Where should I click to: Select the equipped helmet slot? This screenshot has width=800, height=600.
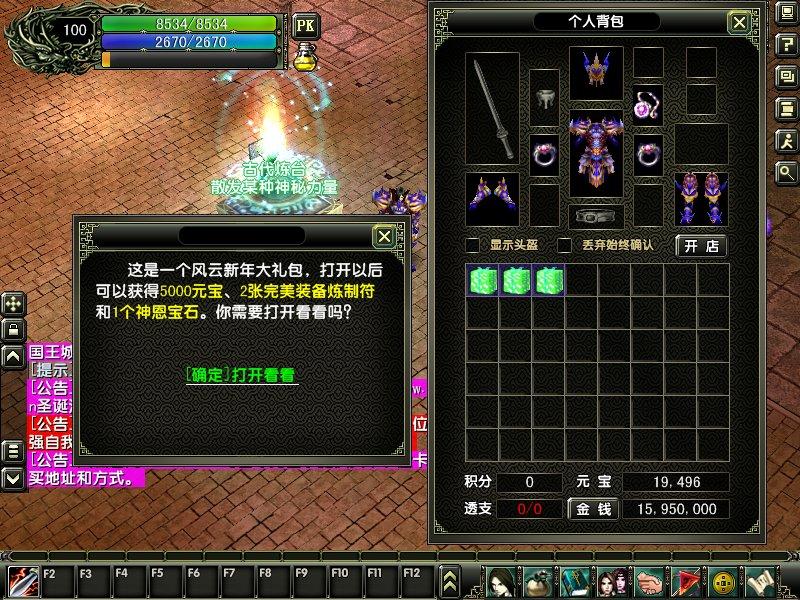tap(596, 72)
